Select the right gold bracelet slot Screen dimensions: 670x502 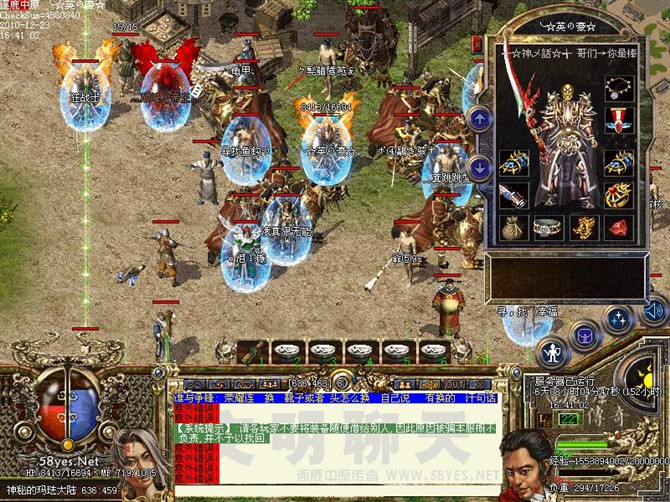[618, 161]
